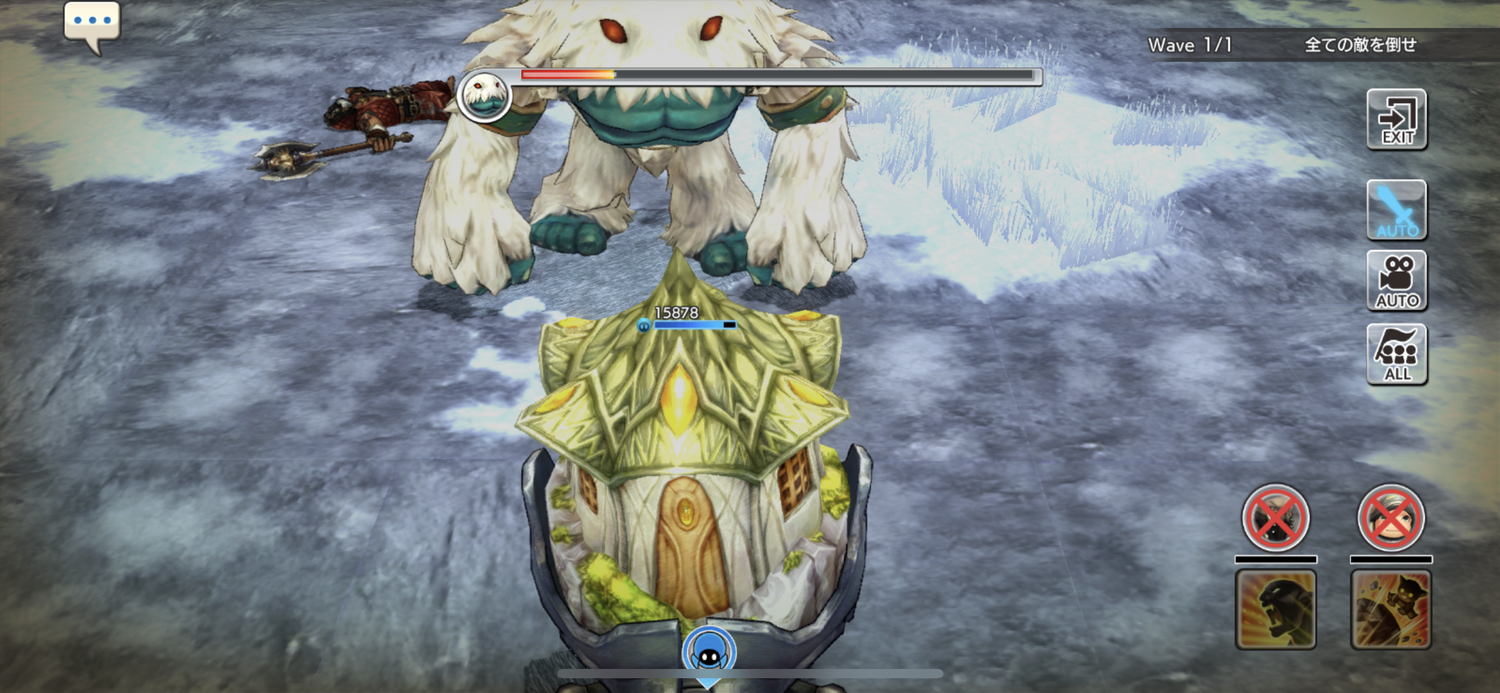Viewport: 1500px width, 693px height.
Task: Select the white-haired defeated character portrait
Action: [1391, 518]
